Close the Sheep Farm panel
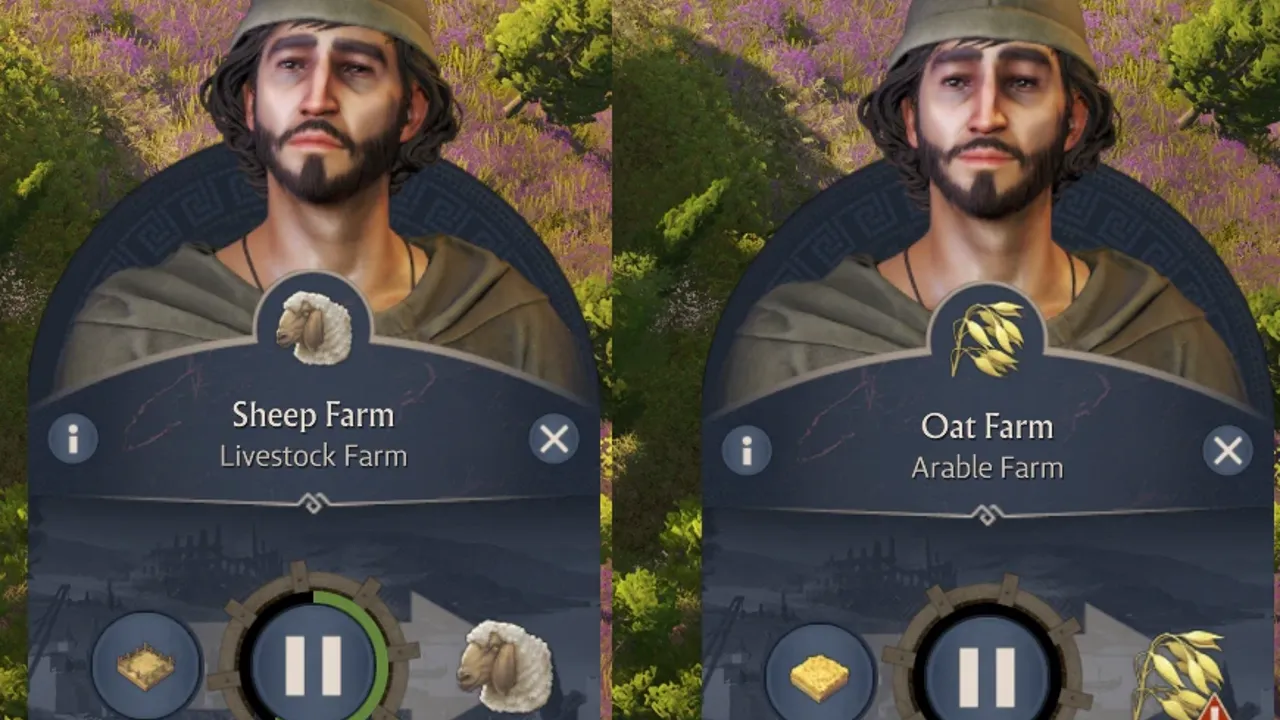The width and height of the screenshot is (1280, 720). click(554, 438)
